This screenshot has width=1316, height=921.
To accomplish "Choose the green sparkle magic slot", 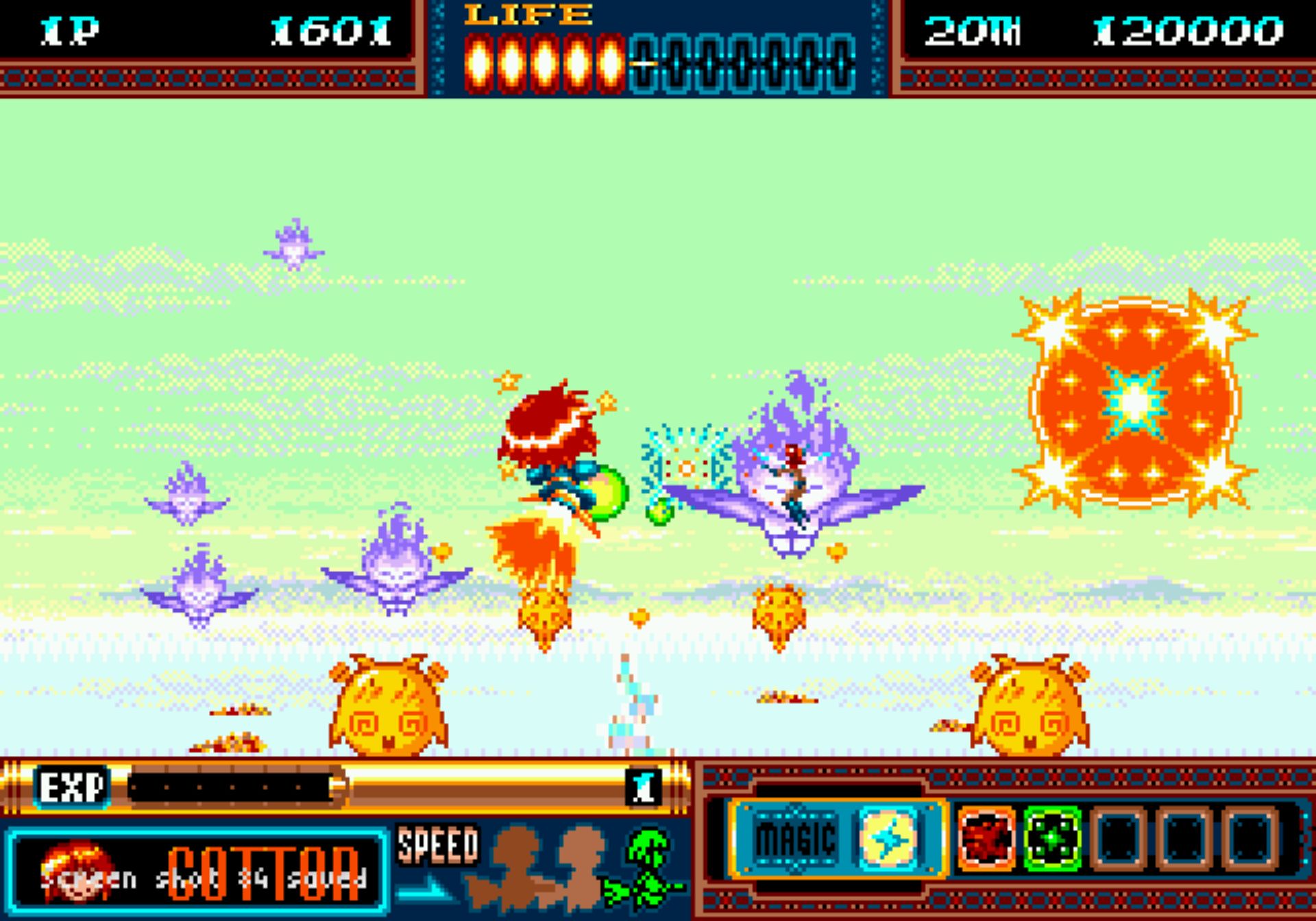I will 1052,838.
